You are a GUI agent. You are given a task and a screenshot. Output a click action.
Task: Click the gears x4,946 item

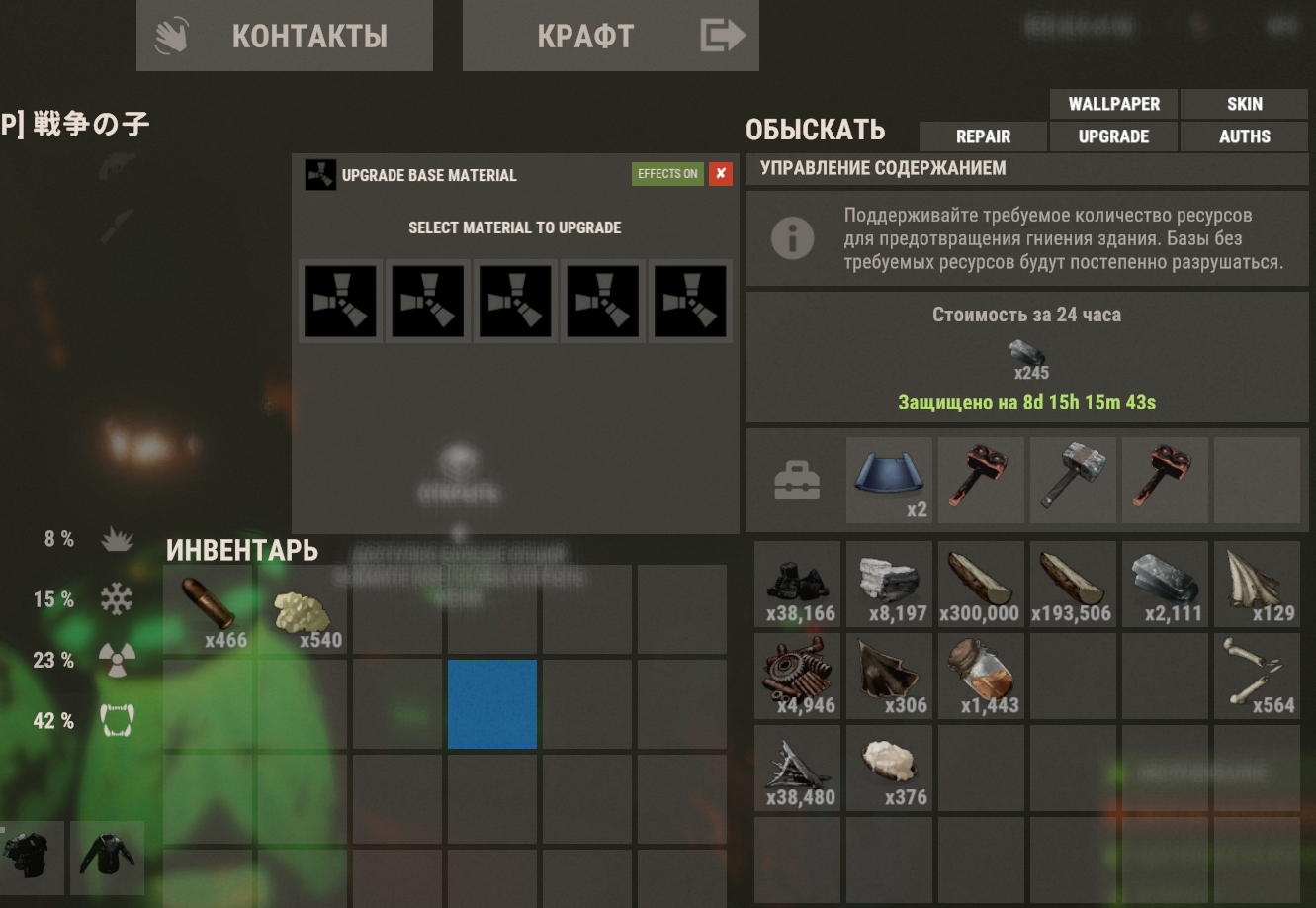click(797, 676)
